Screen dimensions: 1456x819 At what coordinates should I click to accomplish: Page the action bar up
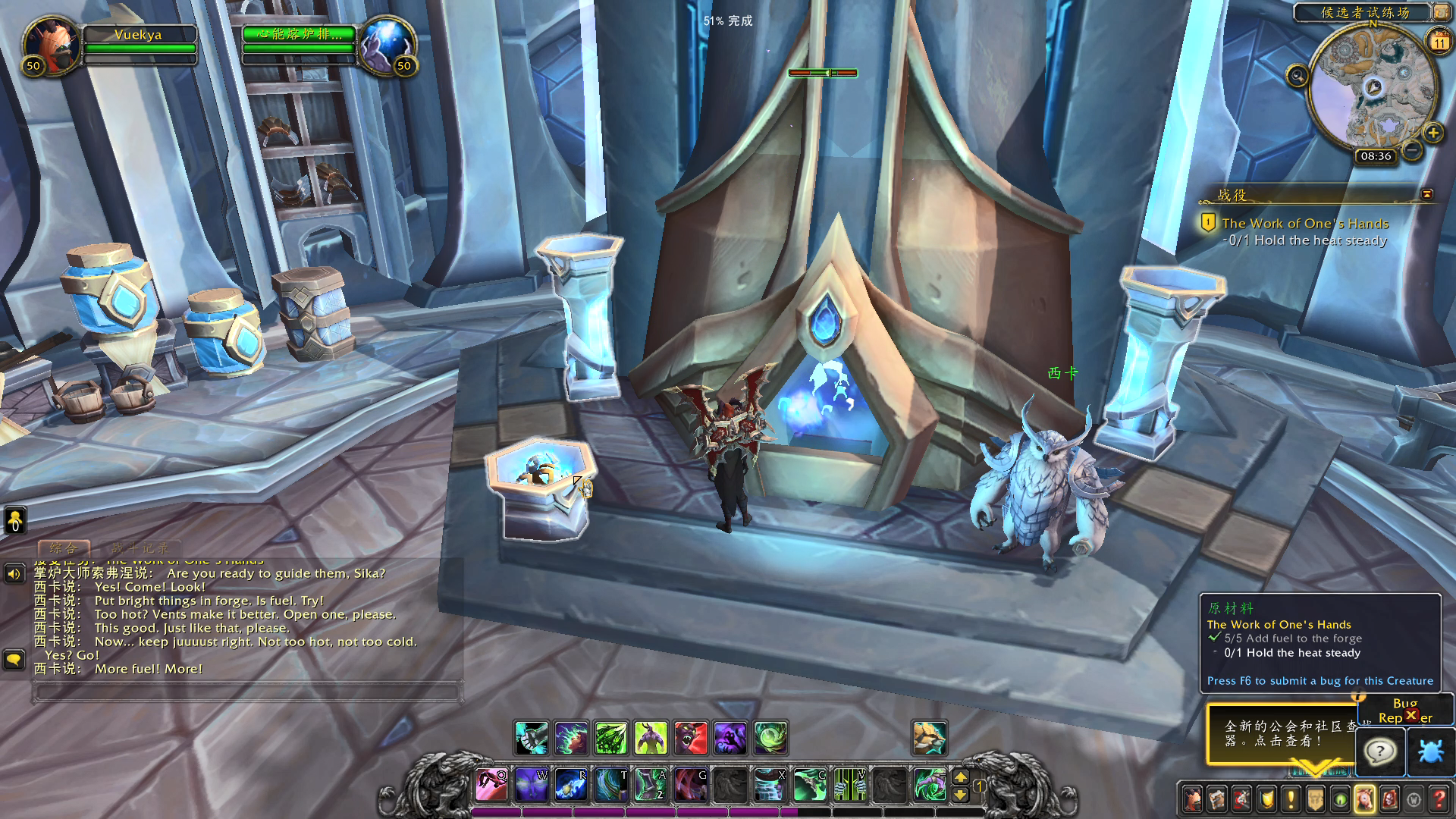[x=960, y=777]
